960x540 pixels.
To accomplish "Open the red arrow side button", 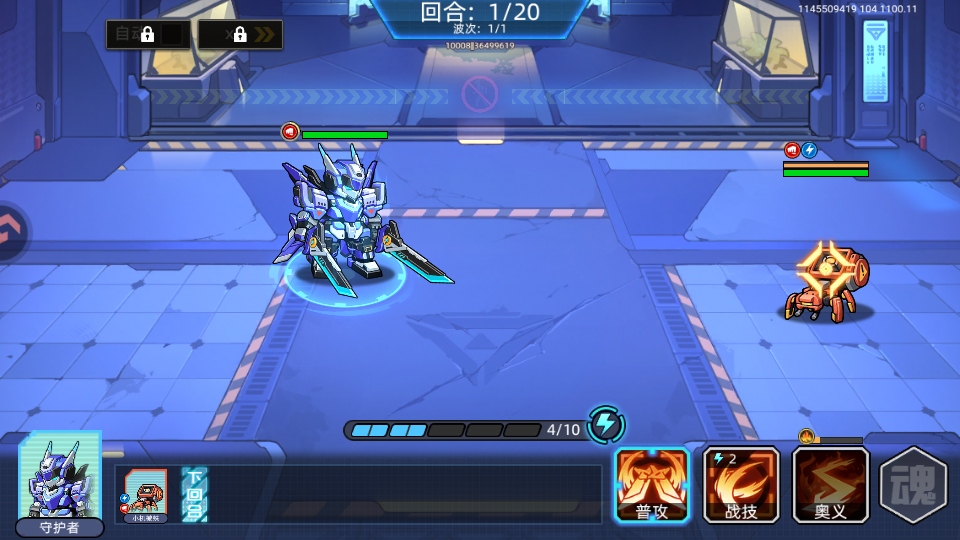I will (x=10, y=233).
